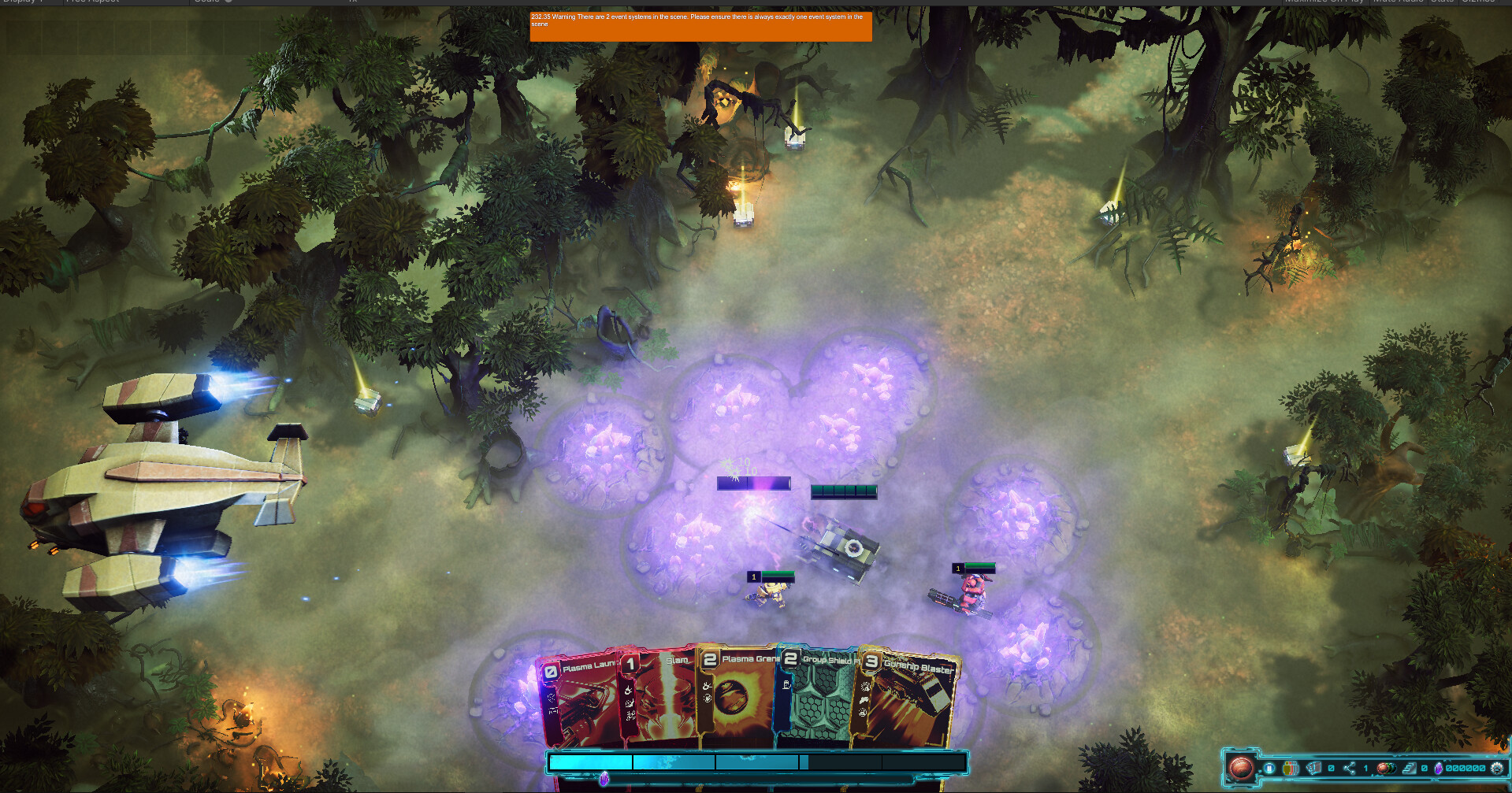The width and height of the screenshot is (1512, 793).
Task: Select the blue pause icon in the HUD bar
Action: point(1269,768)
